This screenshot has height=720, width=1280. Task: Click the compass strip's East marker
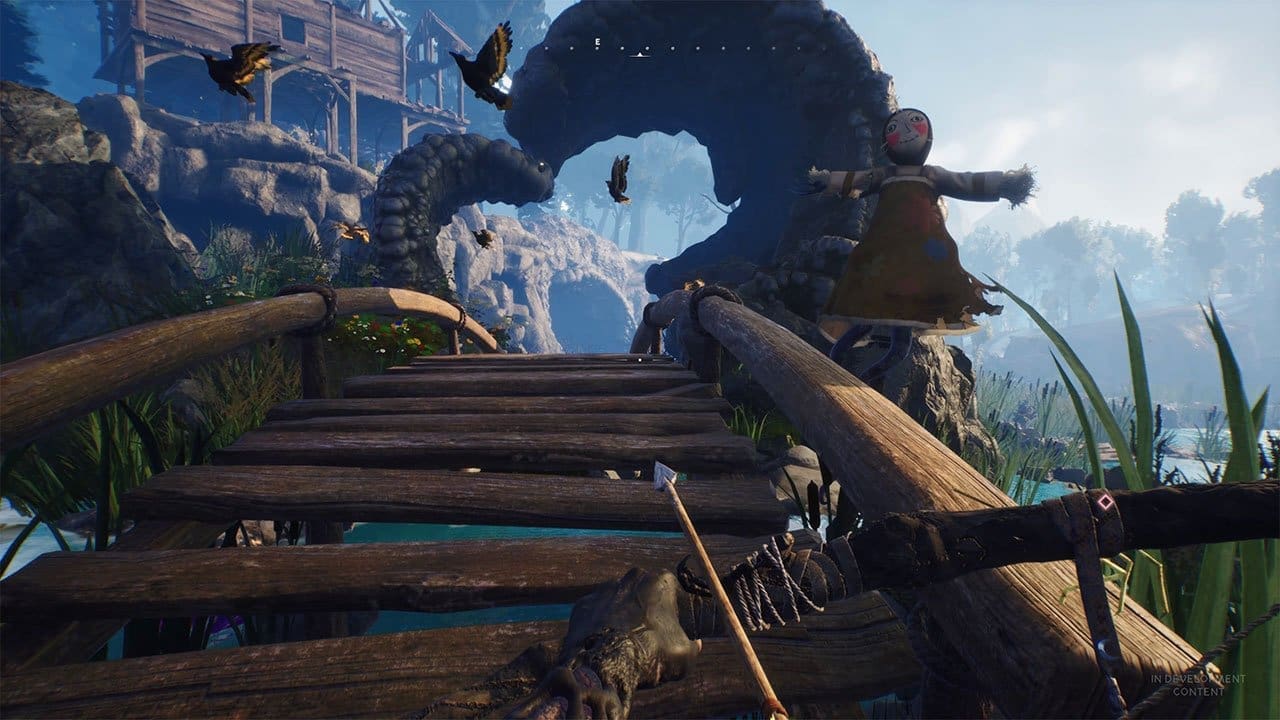click(597, 42)
